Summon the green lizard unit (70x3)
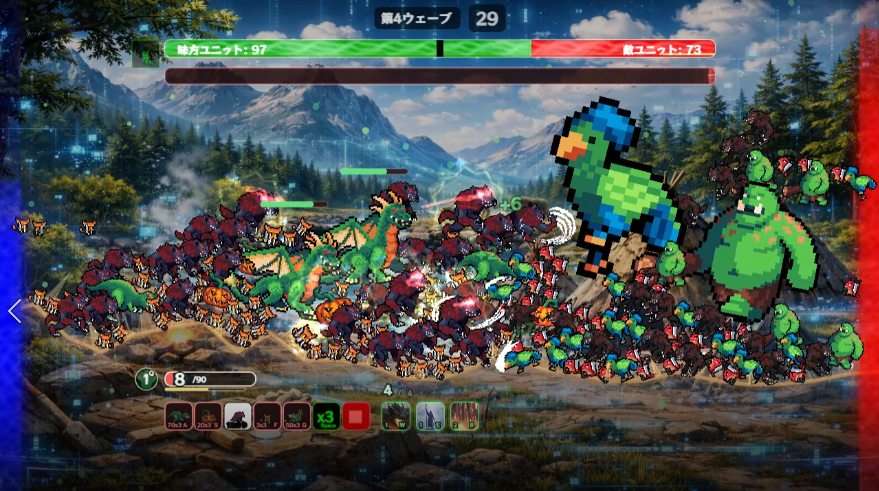 point(178,415)
